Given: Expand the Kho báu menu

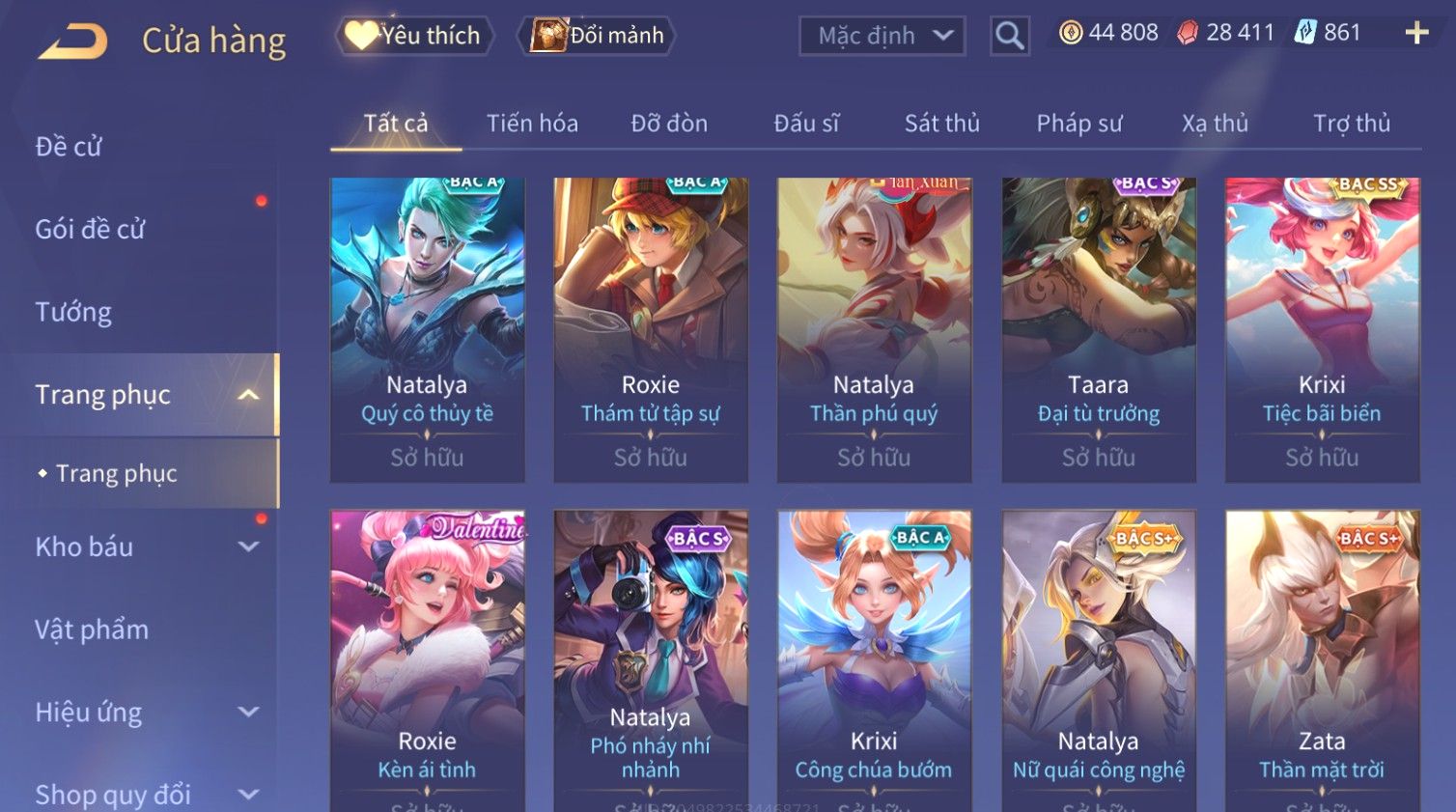Looking at the screenshot, I should tap(145, 546).
